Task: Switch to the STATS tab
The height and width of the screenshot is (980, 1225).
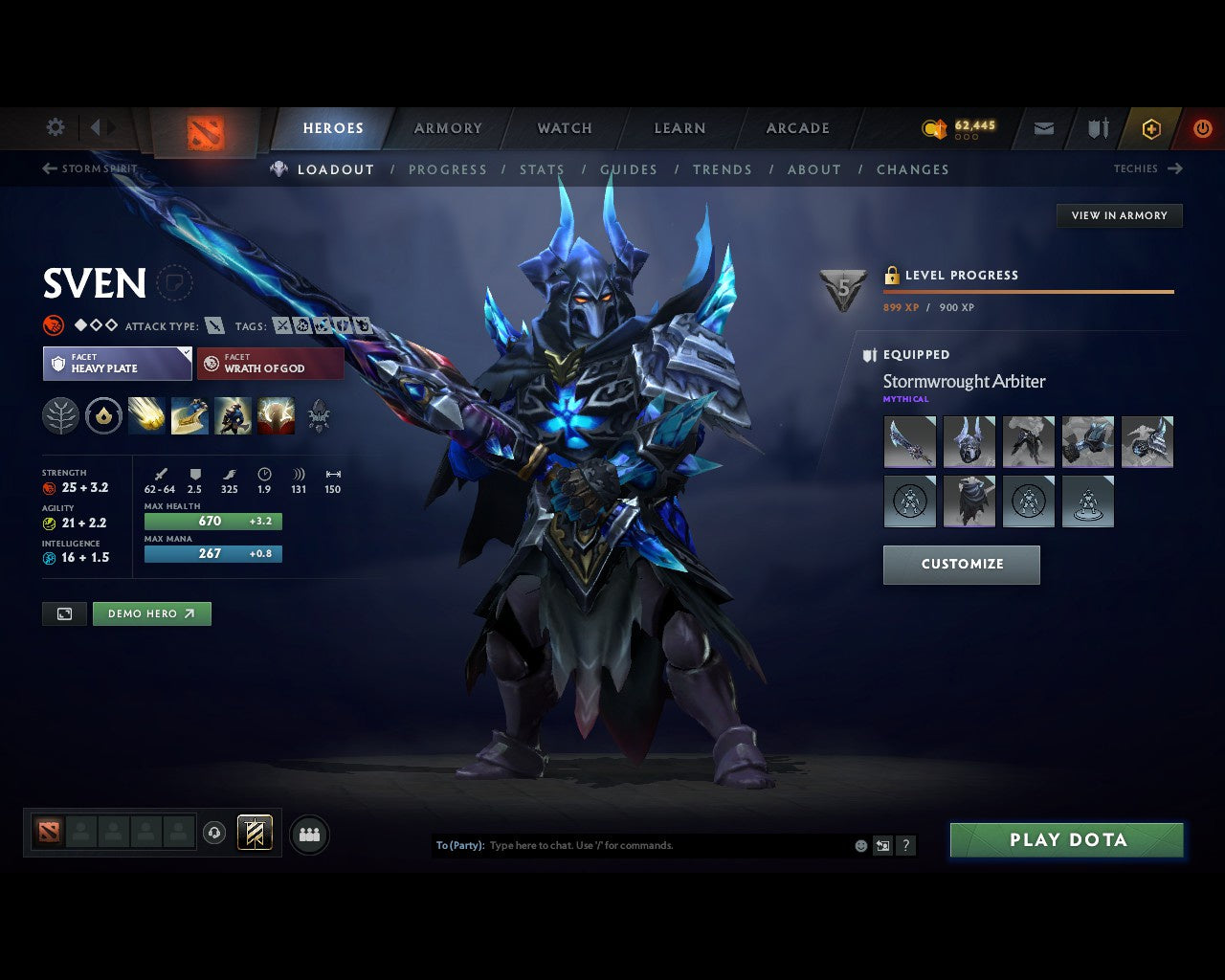Action: 542,169
